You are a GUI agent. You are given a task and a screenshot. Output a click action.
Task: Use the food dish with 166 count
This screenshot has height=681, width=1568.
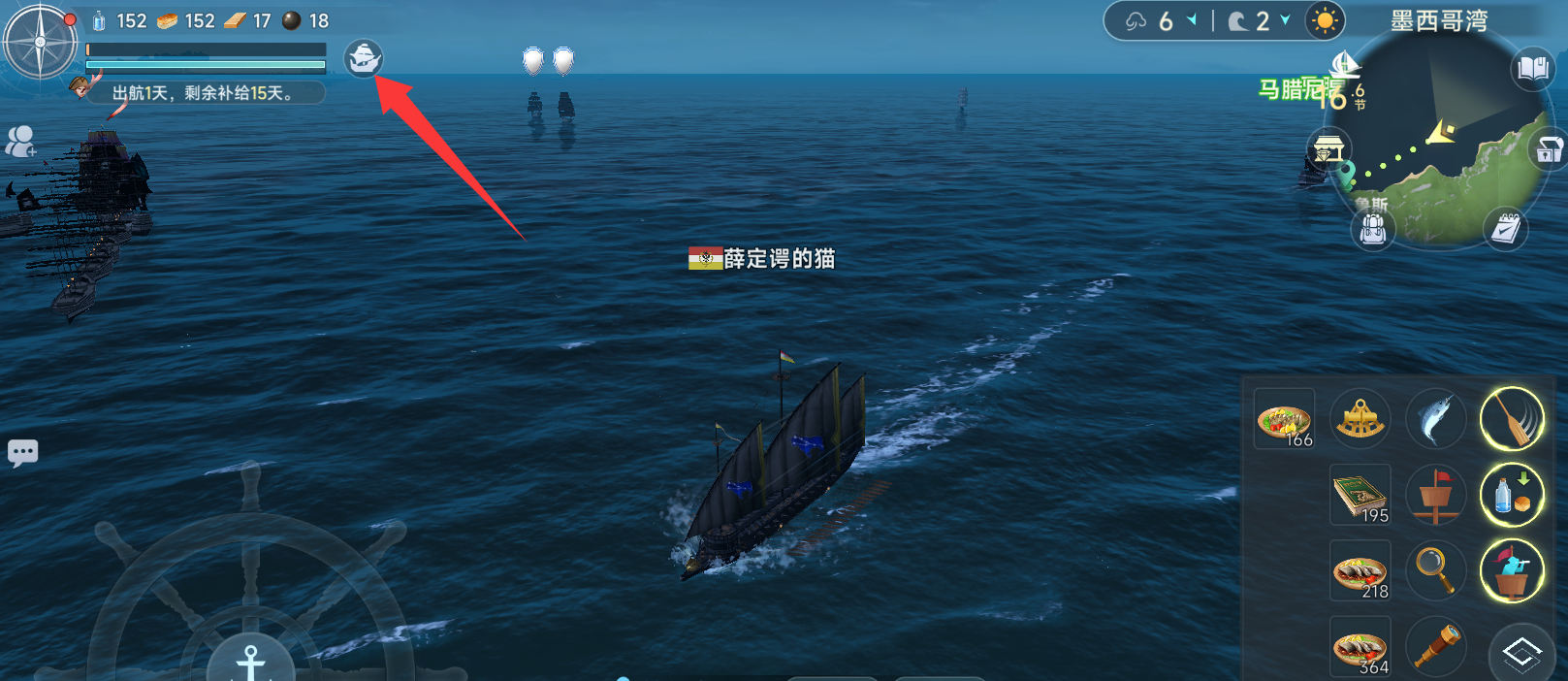(x=1284, y=419)
